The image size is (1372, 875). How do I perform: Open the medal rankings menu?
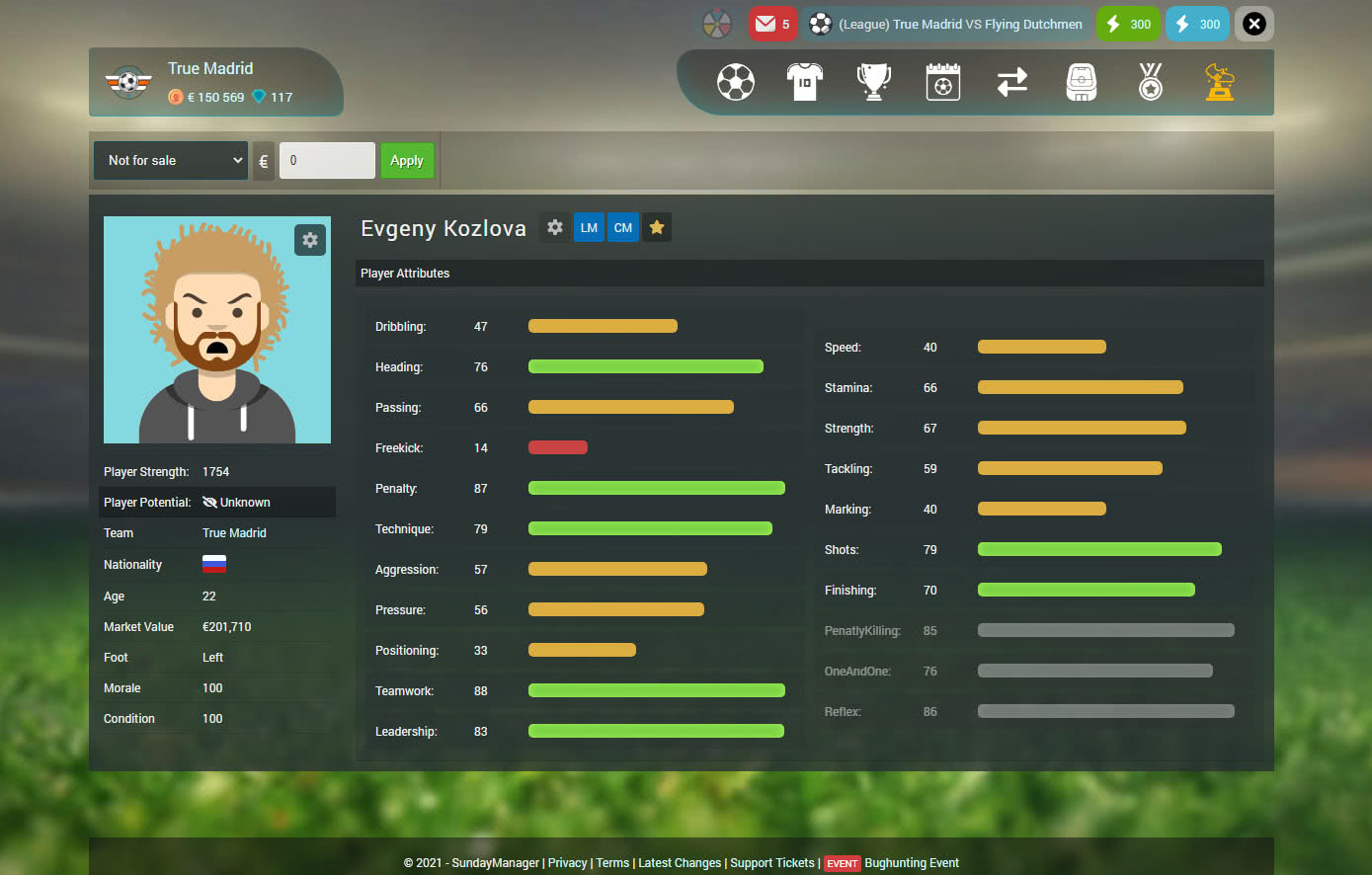point(1150,82)
